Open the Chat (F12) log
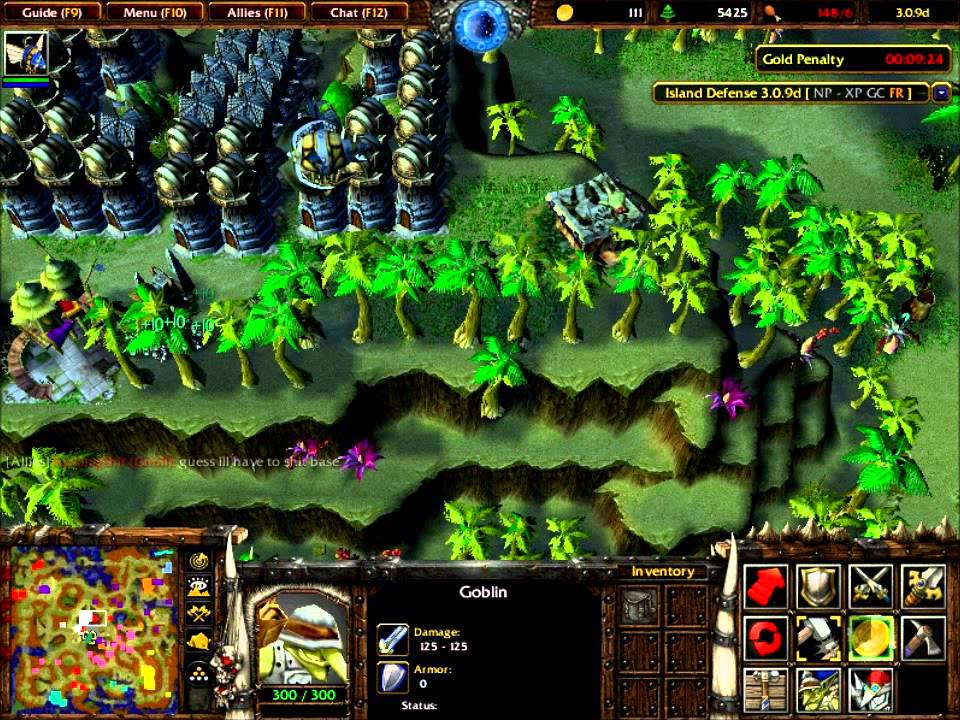960x720 pixels. click(x=357, y=12)
